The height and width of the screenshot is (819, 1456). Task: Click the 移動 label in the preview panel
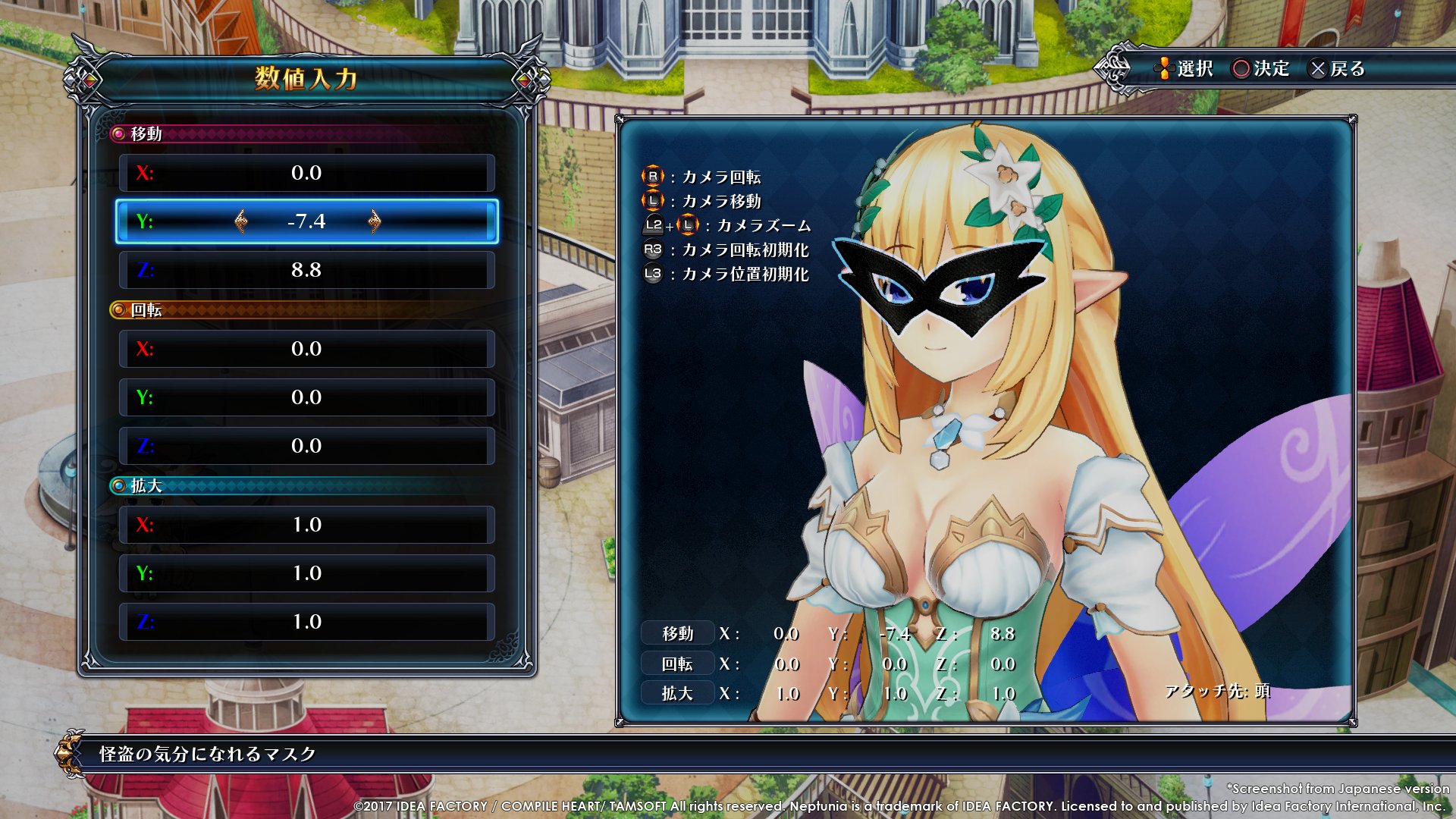click(x=677, y=633)
